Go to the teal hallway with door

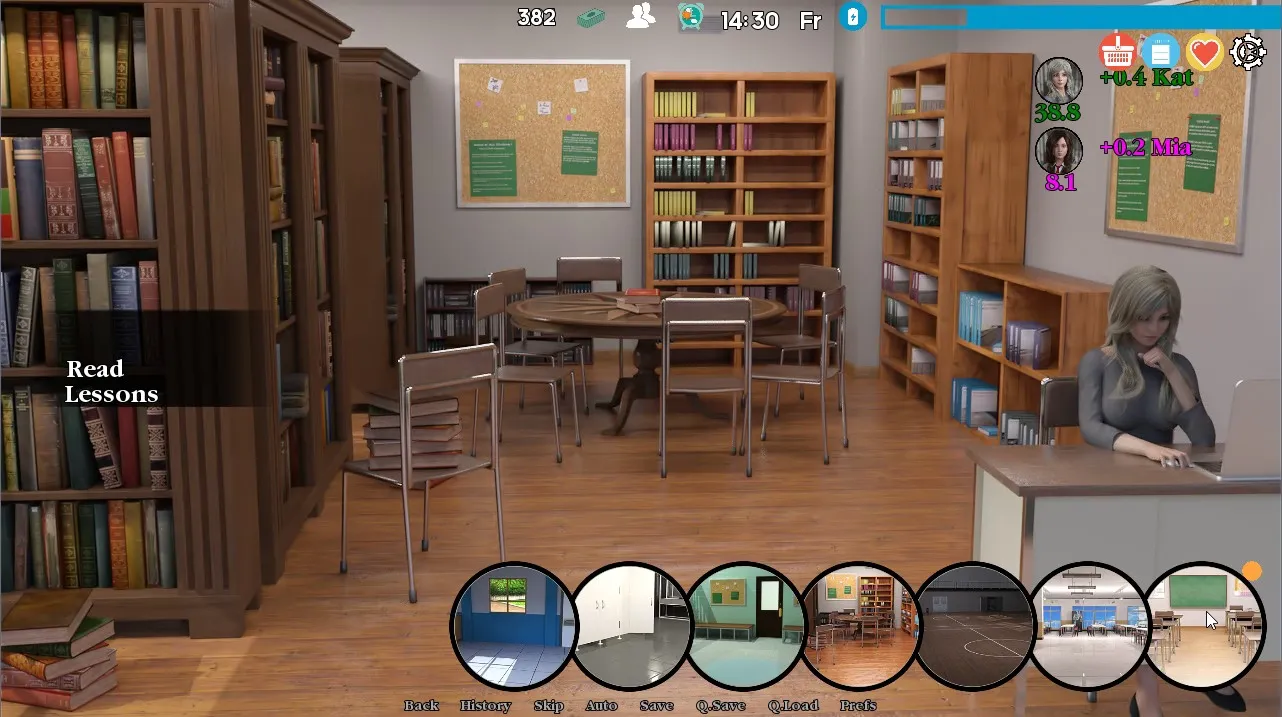point(745,625)
